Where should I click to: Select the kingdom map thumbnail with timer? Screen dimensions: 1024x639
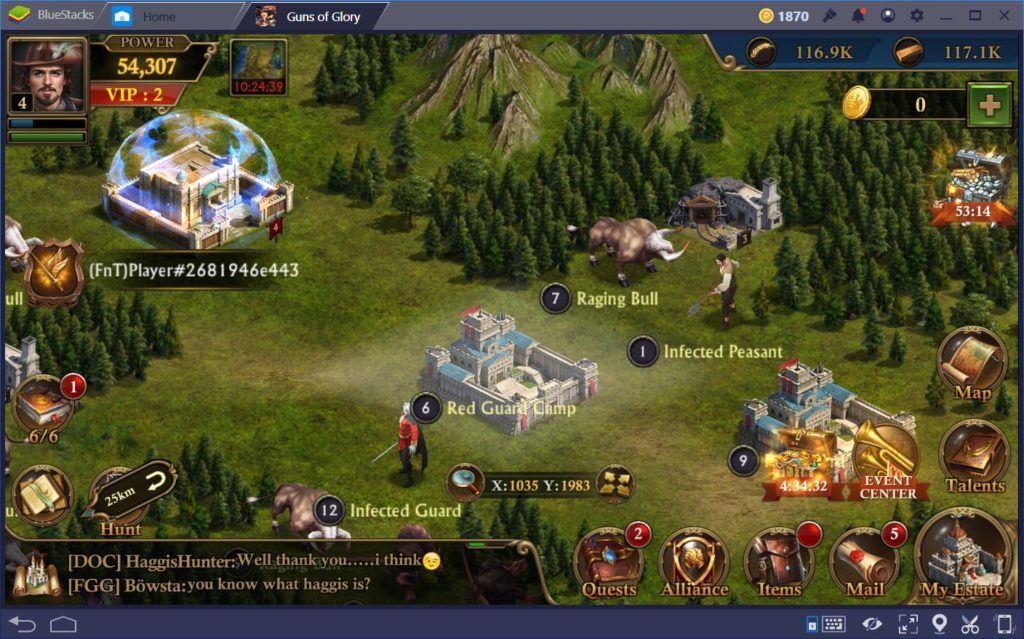[258, 66]
